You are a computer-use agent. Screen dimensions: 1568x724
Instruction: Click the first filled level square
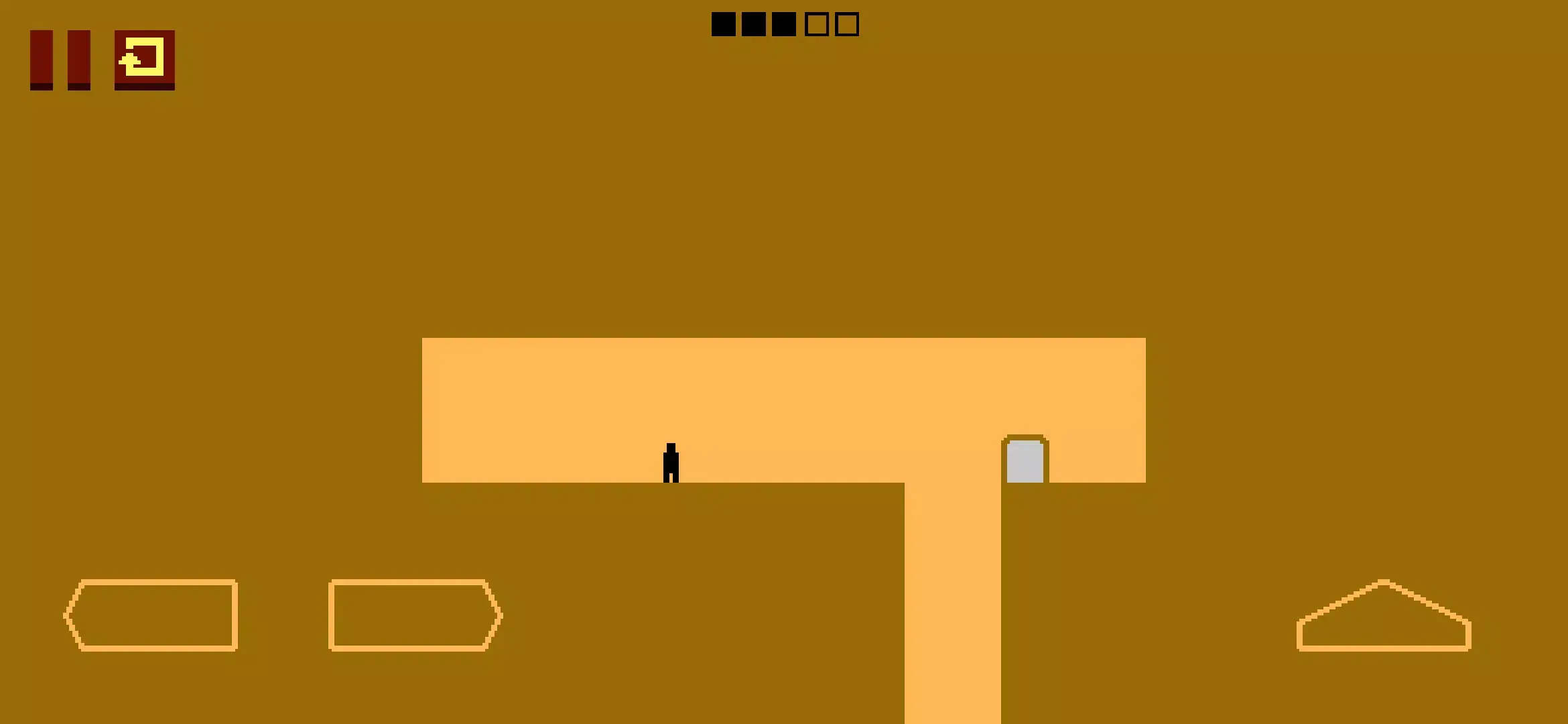coord(725,23)
